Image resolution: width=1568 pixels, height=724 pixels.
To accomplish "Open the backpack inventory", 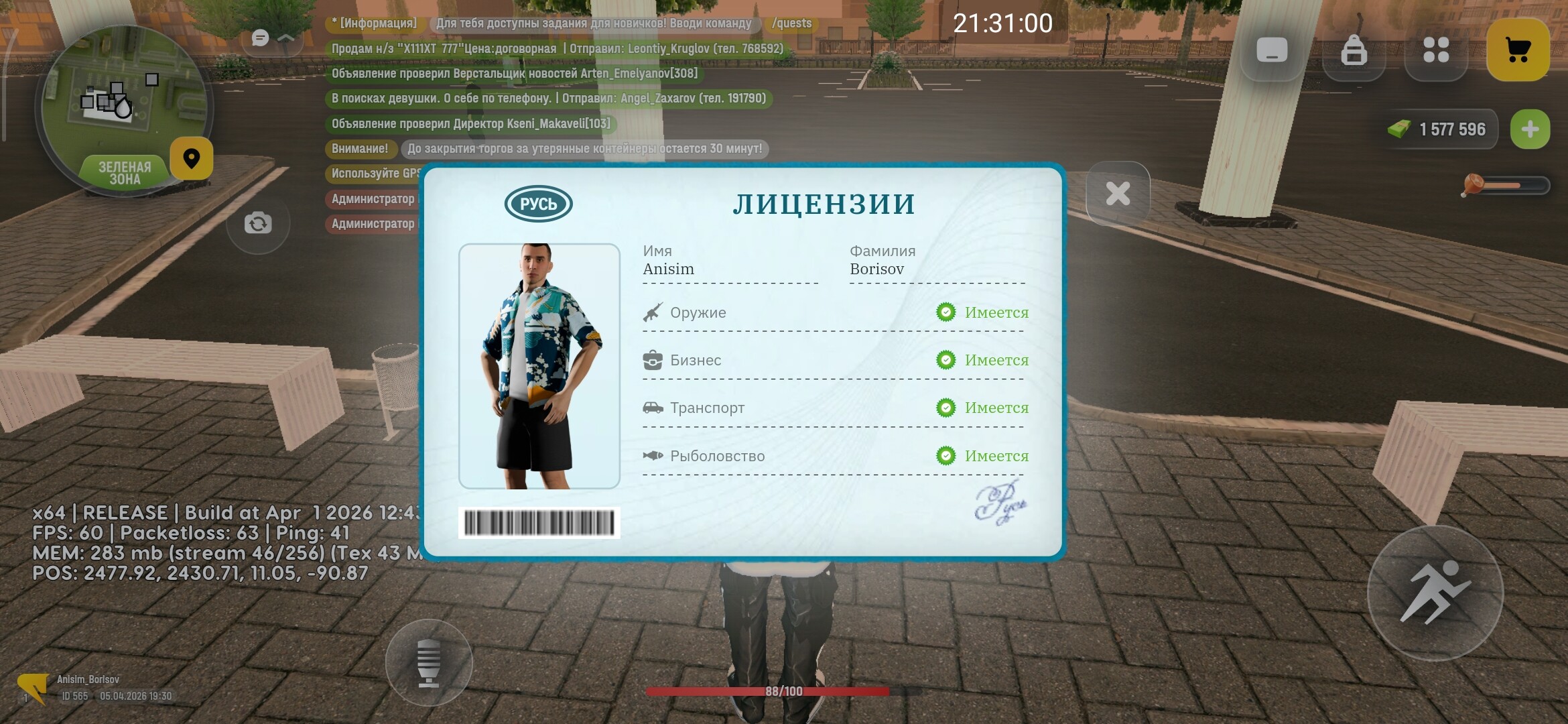I will pyautogui.click(x=1354, y=50).
